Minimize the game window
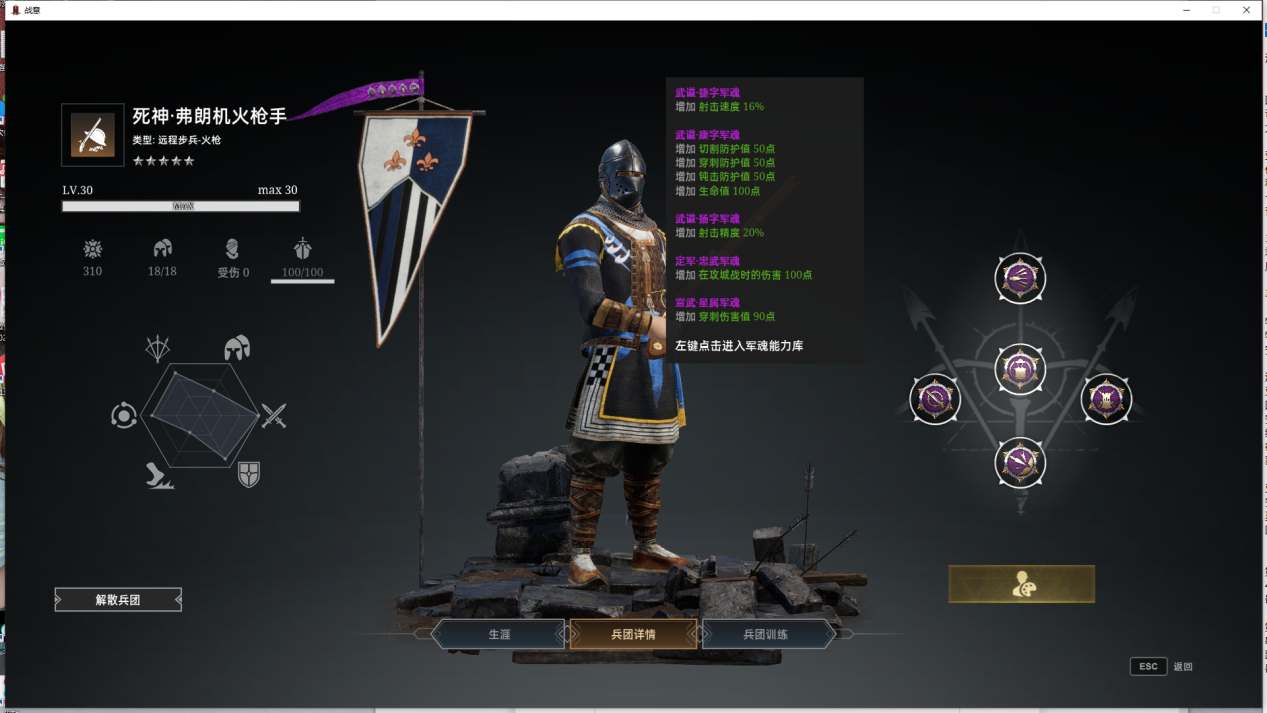This screenshot has width=1267, height=713. [1186, 10]
